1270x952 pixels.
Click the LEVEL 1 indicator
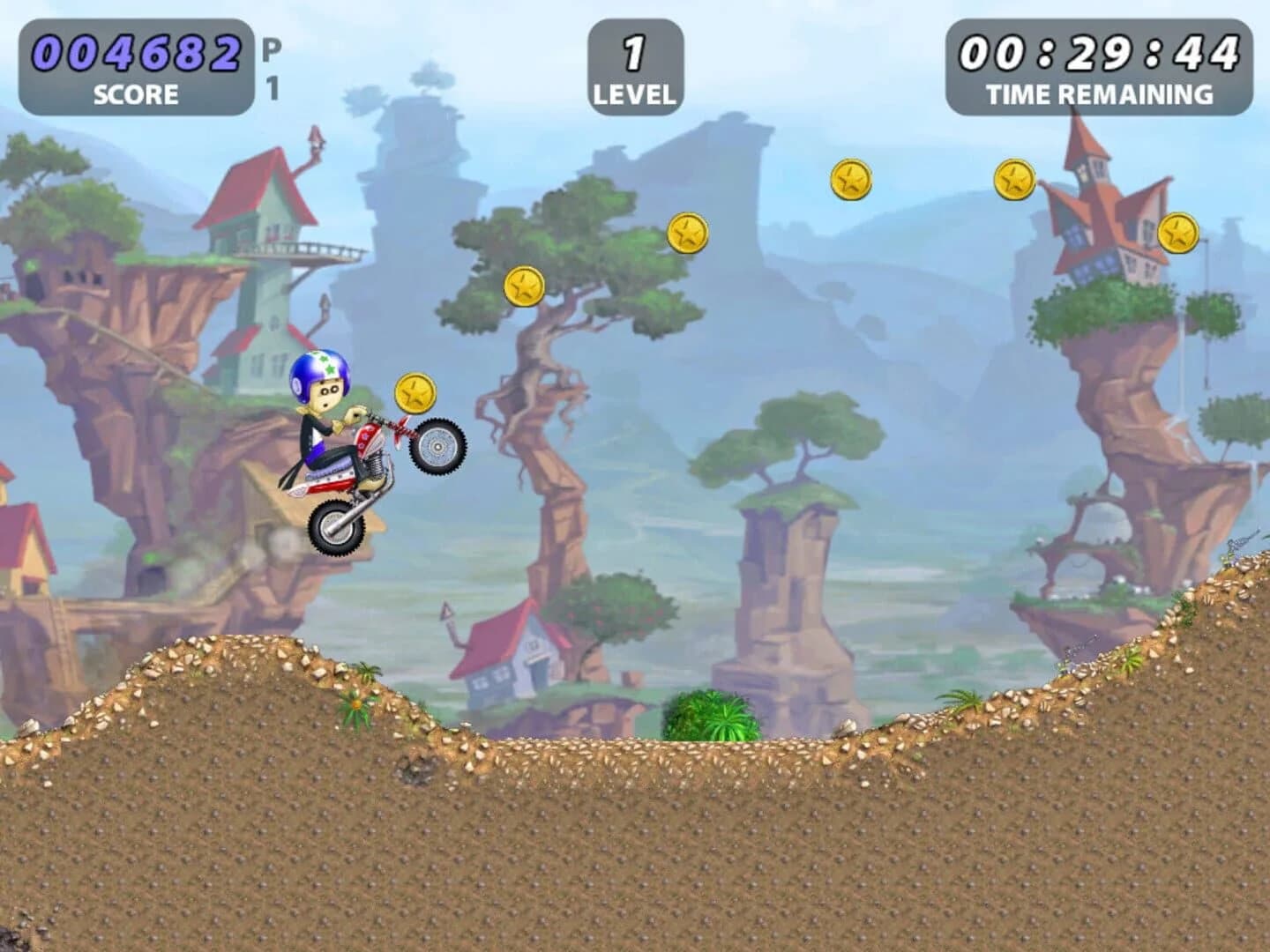(633, 63)
